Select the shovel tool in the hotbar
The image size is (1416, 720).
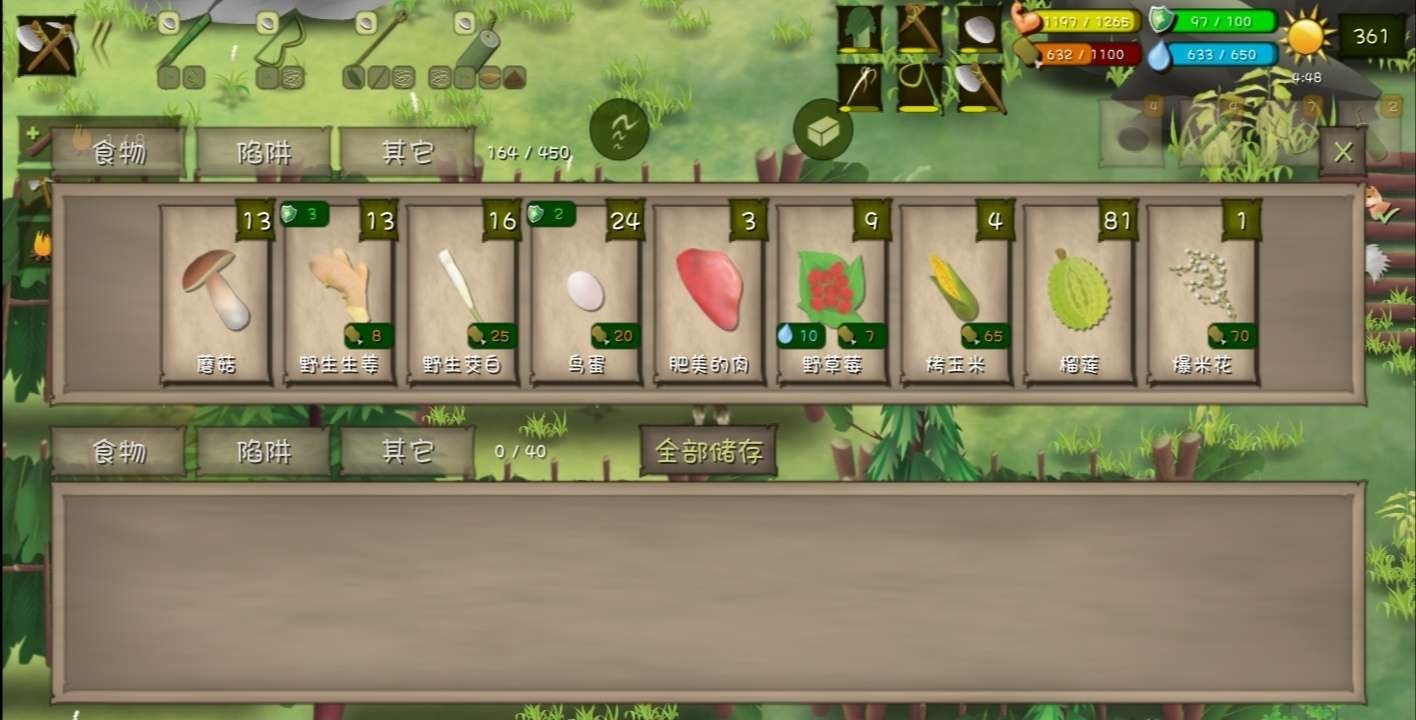(858, 28)
